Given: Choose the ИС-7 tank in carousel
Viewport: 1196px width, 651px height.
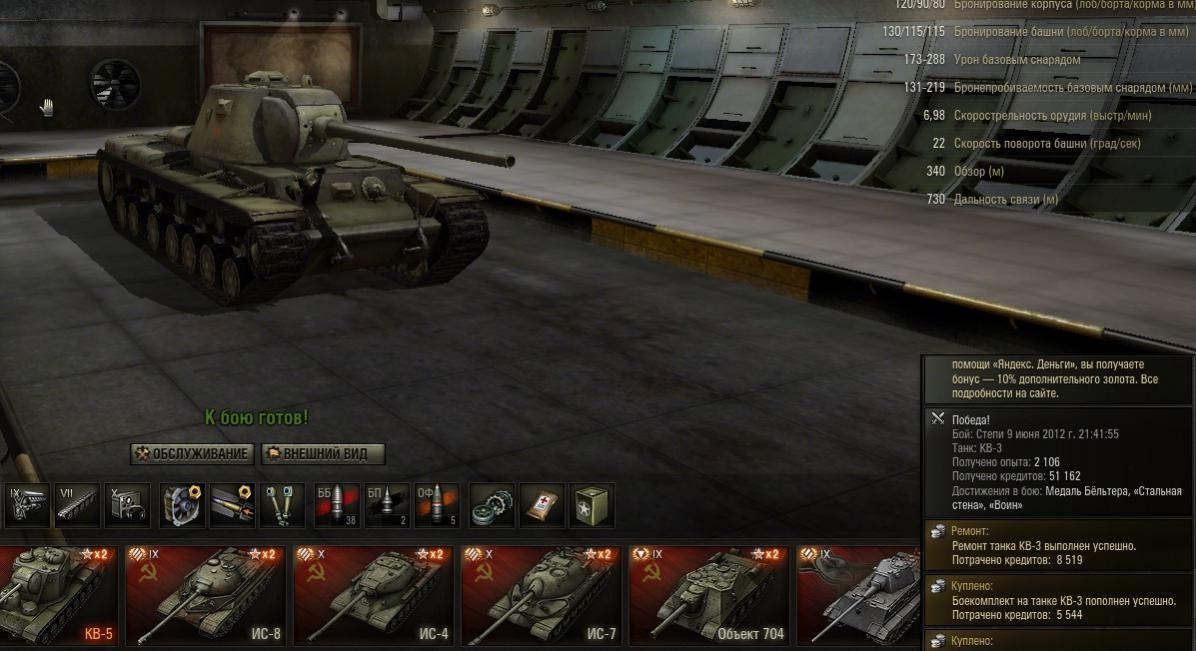Looking at the screenshot, I should 541,596.
